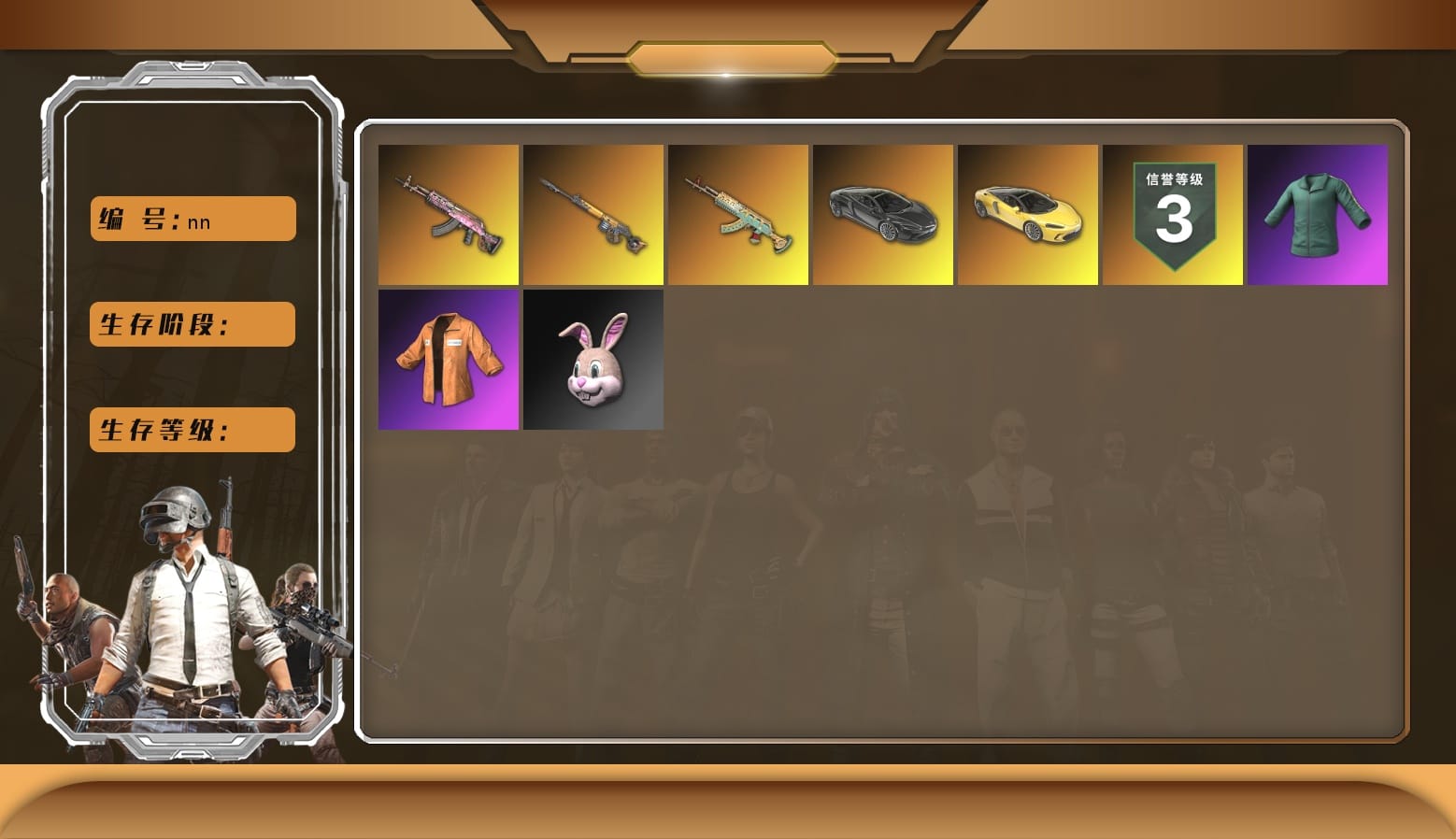
Task: Click the 编号 field showing nn
Action: coord(192,218)
